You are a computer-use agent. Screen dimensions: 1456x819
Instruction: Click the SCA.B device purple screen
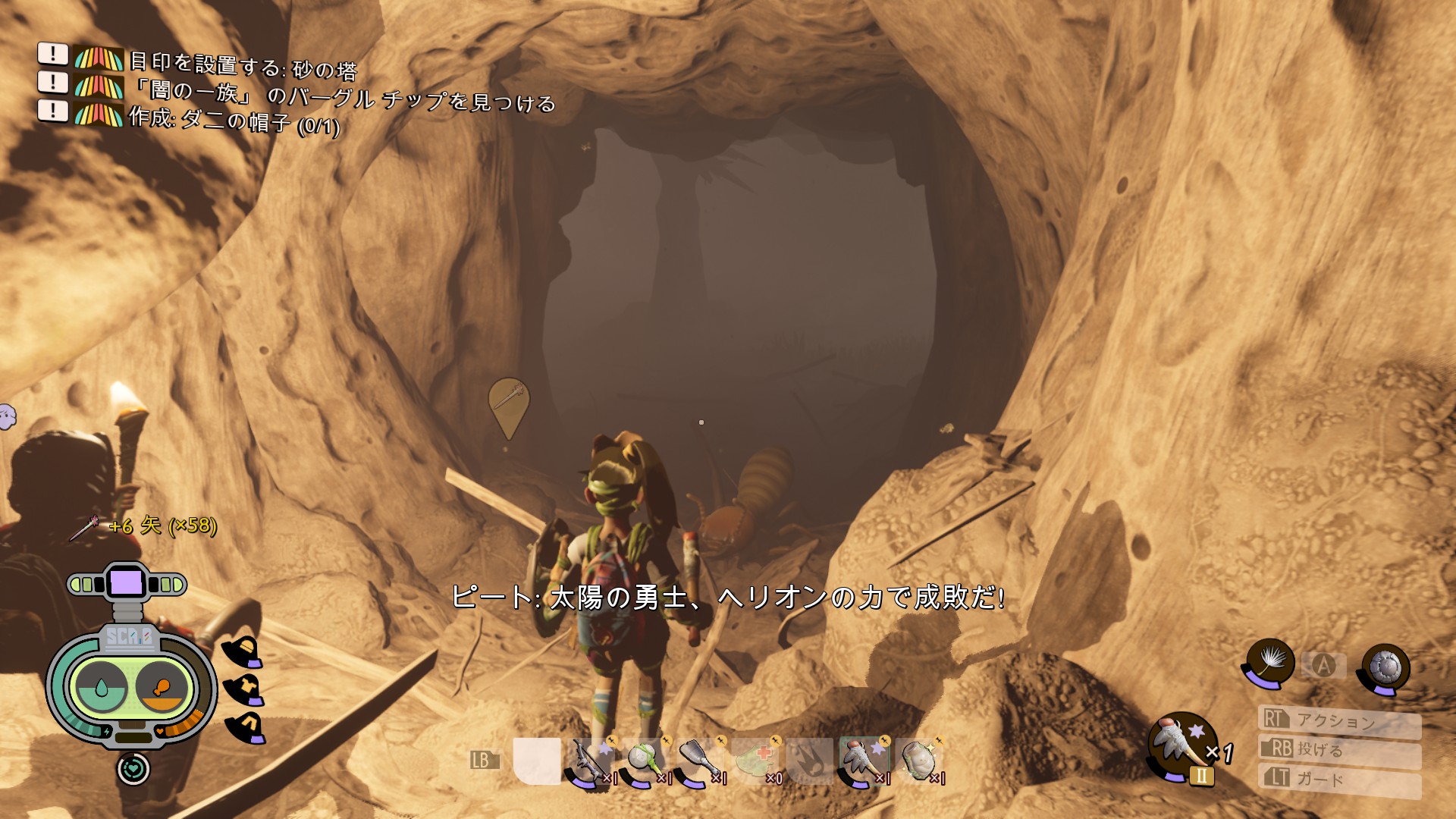[126, 582]
